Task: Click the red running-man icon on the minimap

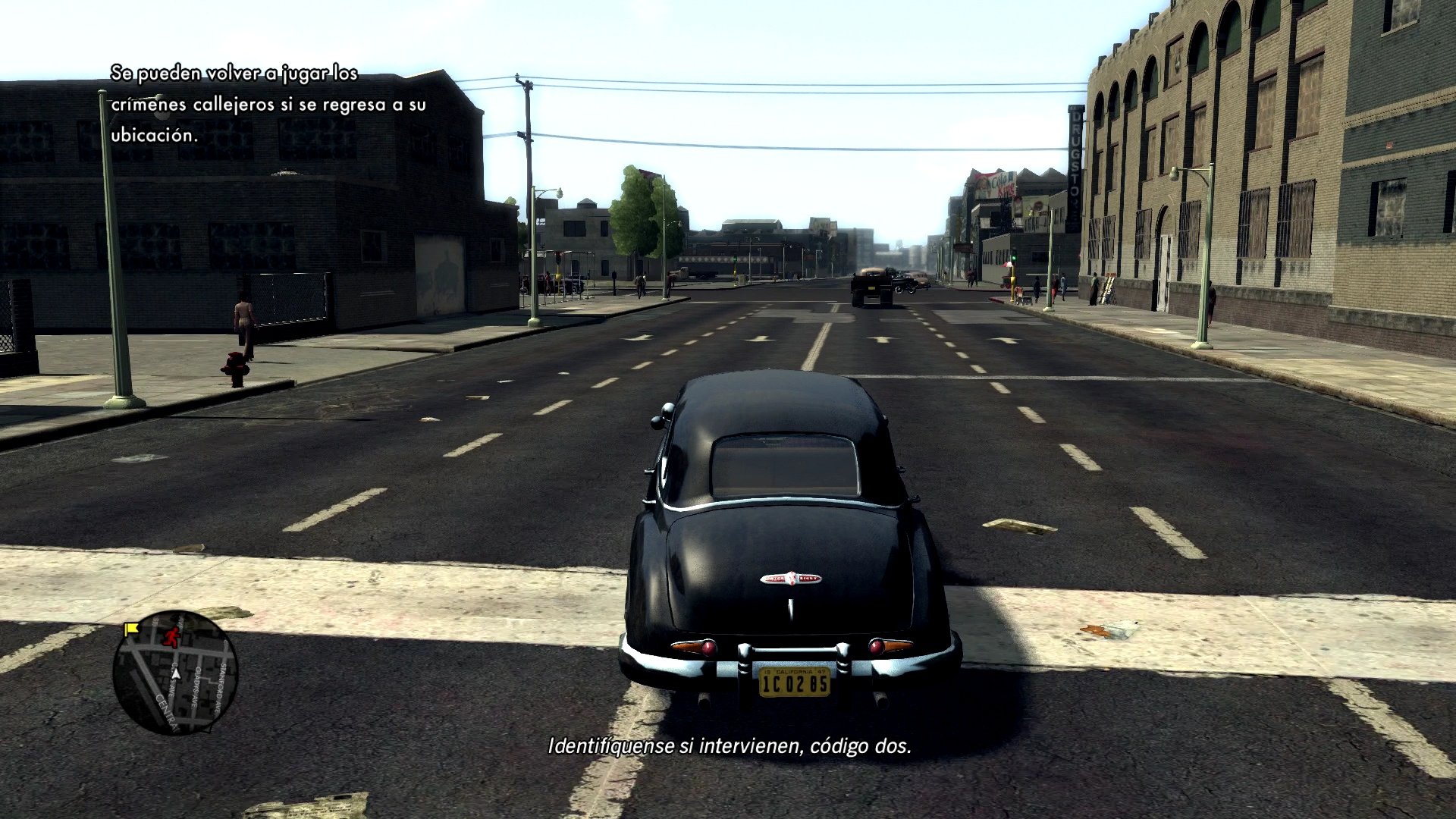Action: pyautogui.click(x=171, y=636)
